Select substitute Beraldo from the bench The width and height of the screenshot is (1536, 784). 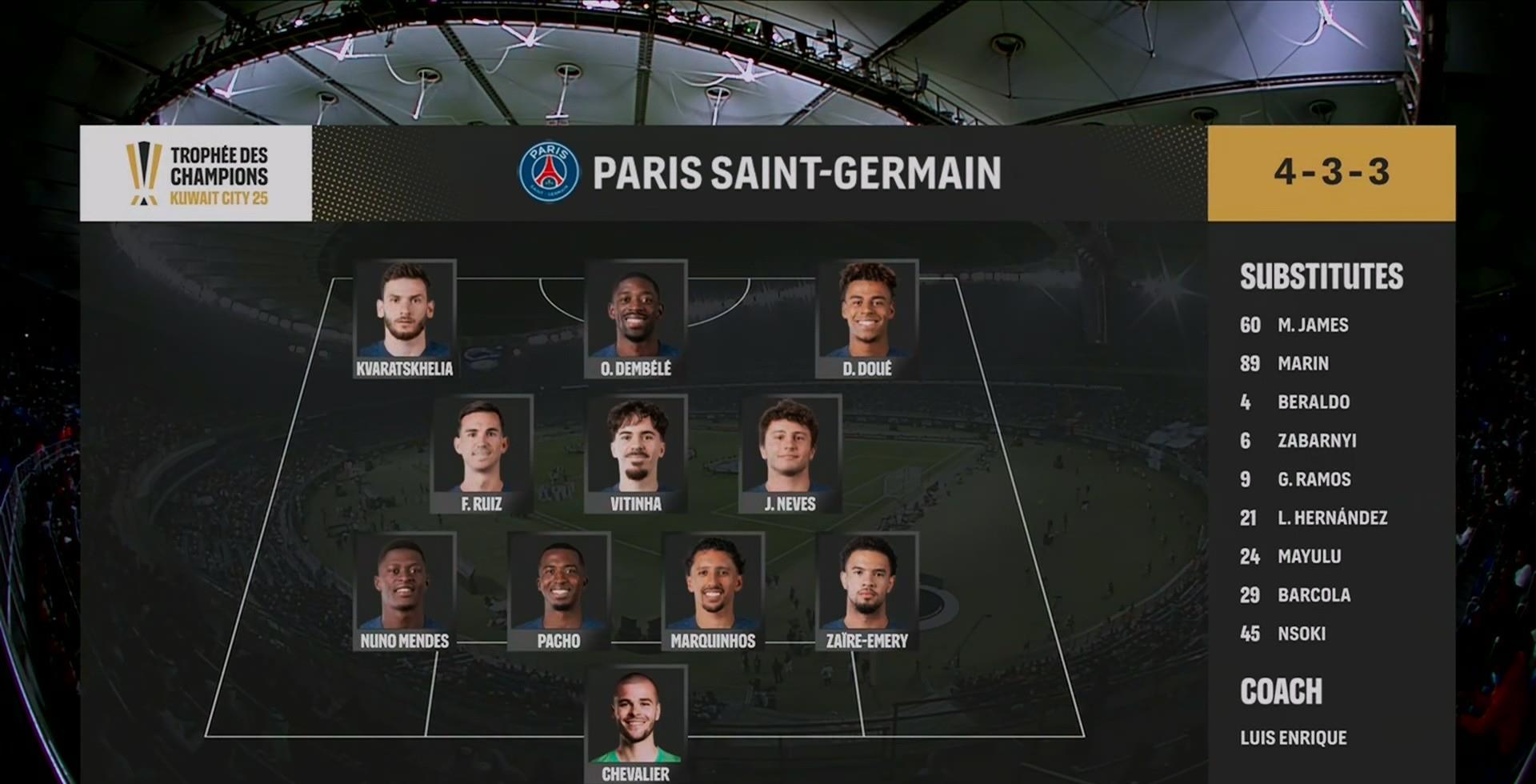[1313, 402]
